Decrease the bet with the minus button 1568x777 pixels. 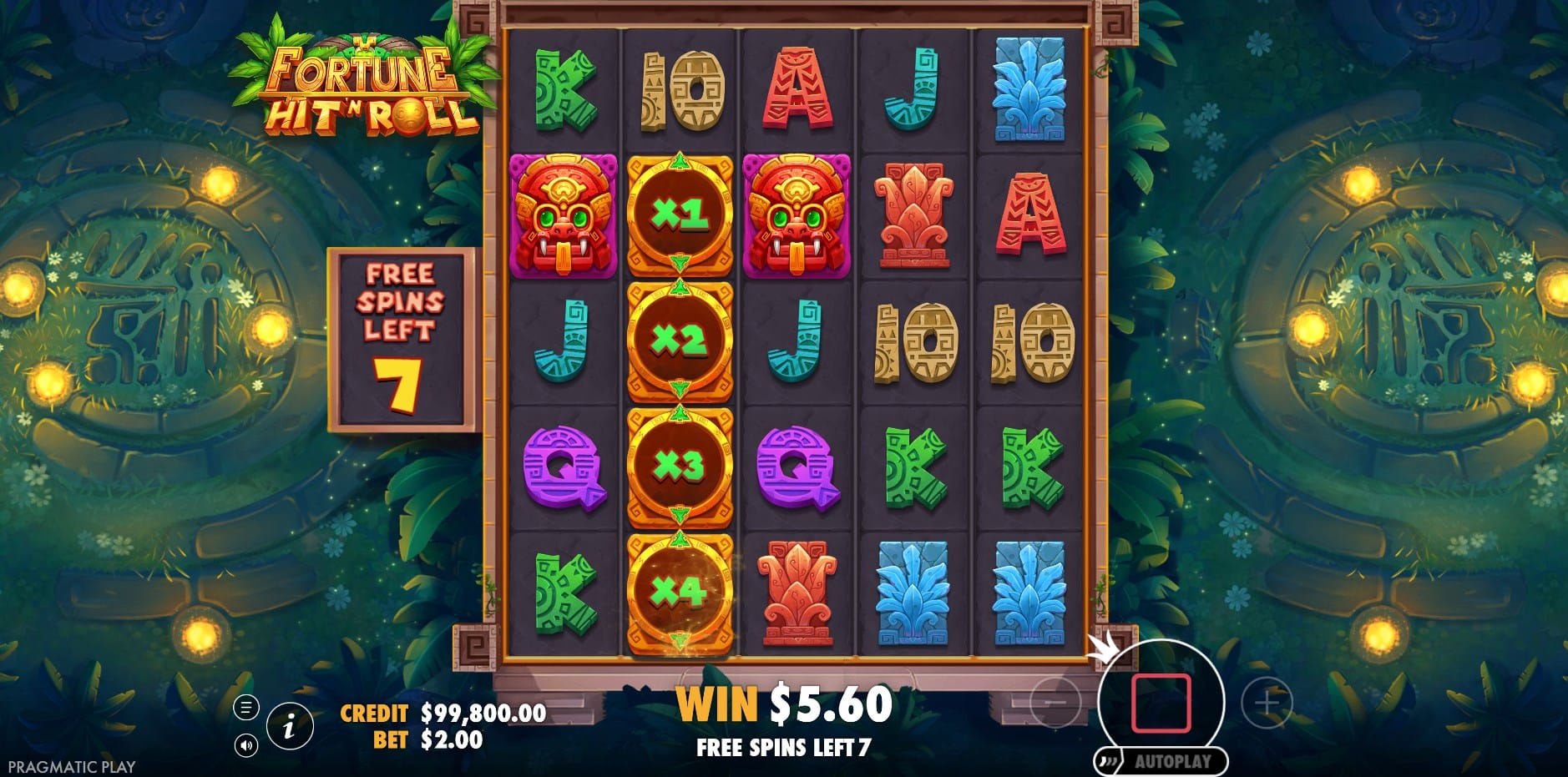coord(1055,703)
